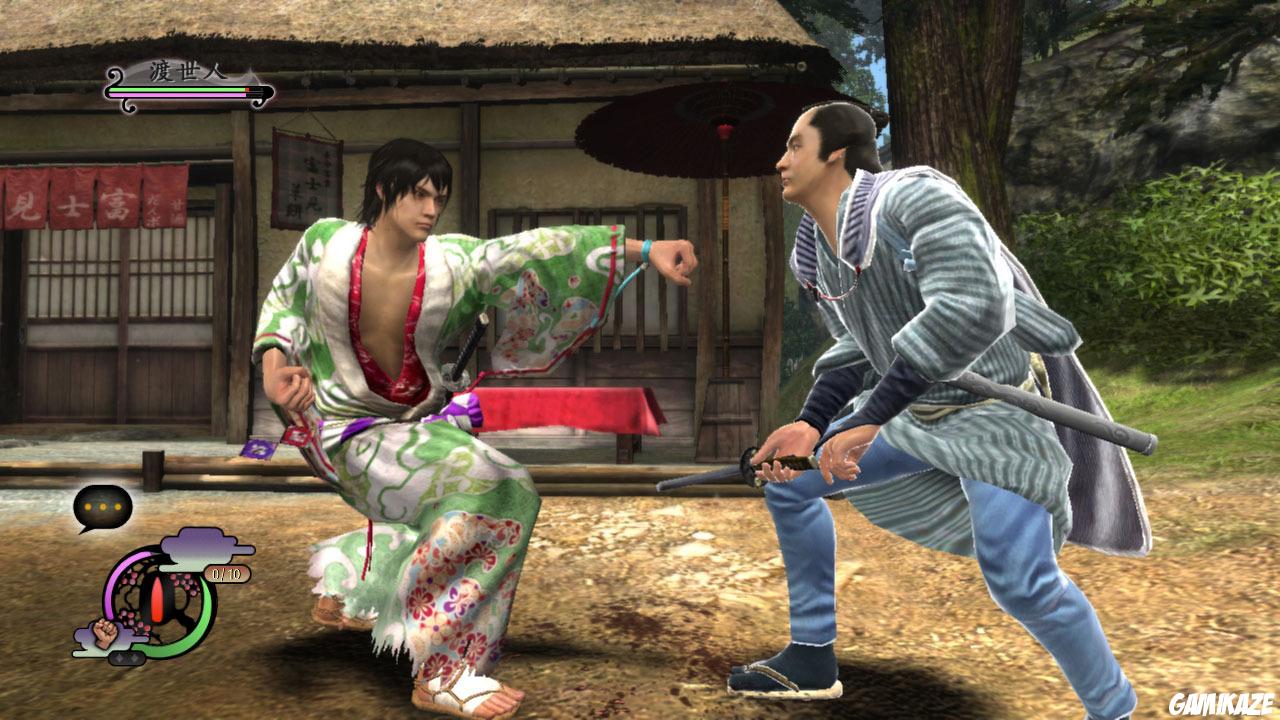Expand the 0/10 counter badge
1280x720 pixels.
[x=228, y=572]
